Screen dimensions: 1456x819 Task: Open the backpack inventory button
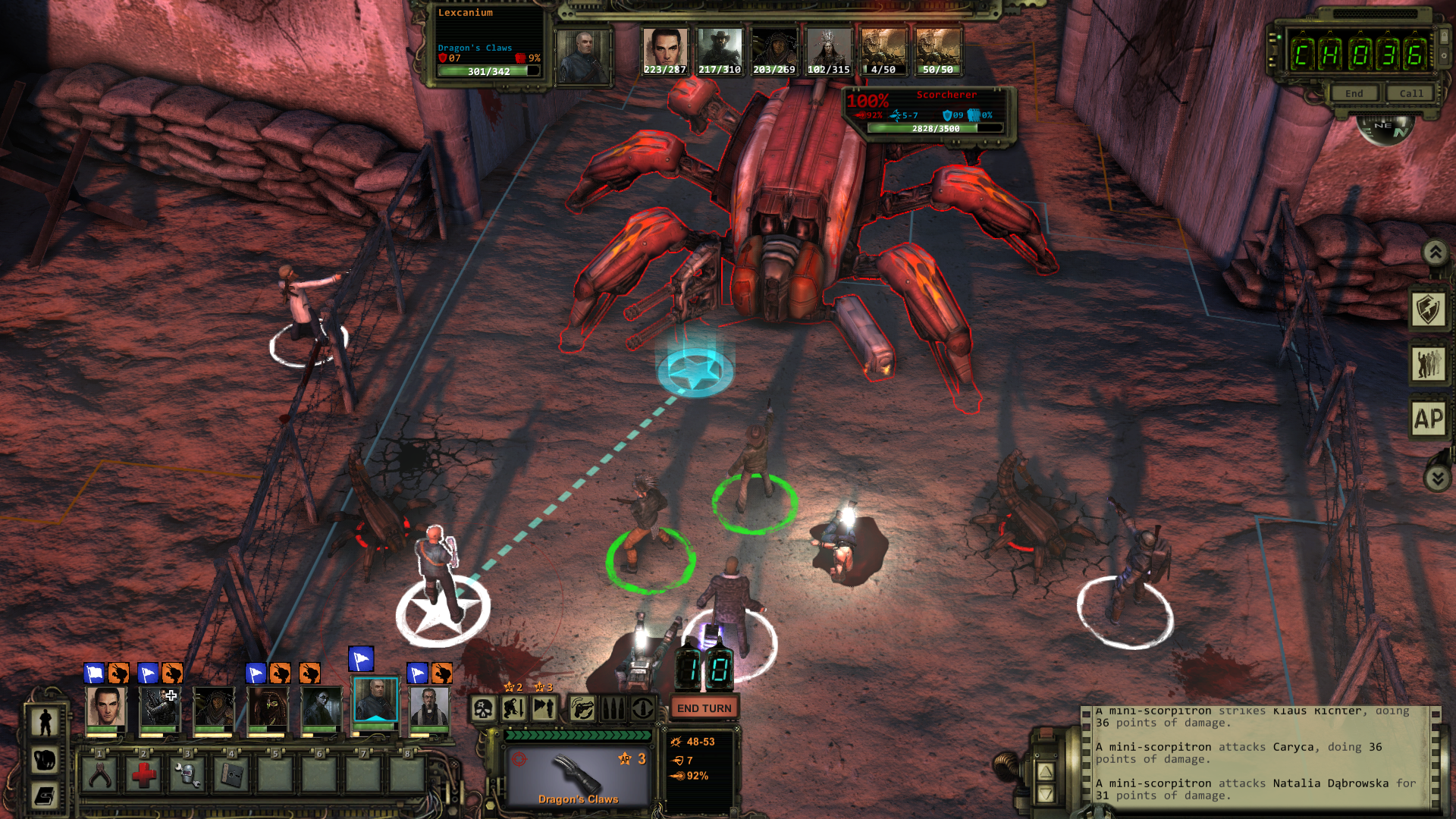pyautogui.click(x=45, y=759)
